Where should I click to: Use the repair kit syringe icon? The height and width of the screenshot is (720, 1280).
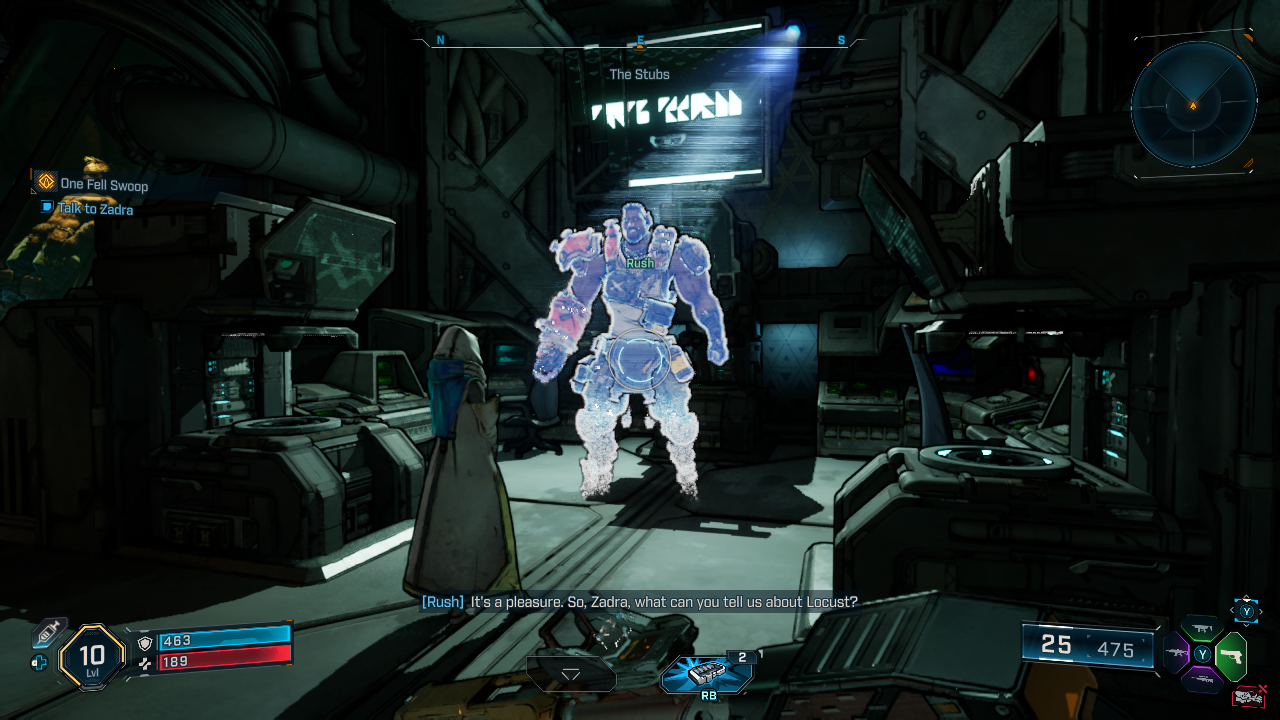(47, 633)
